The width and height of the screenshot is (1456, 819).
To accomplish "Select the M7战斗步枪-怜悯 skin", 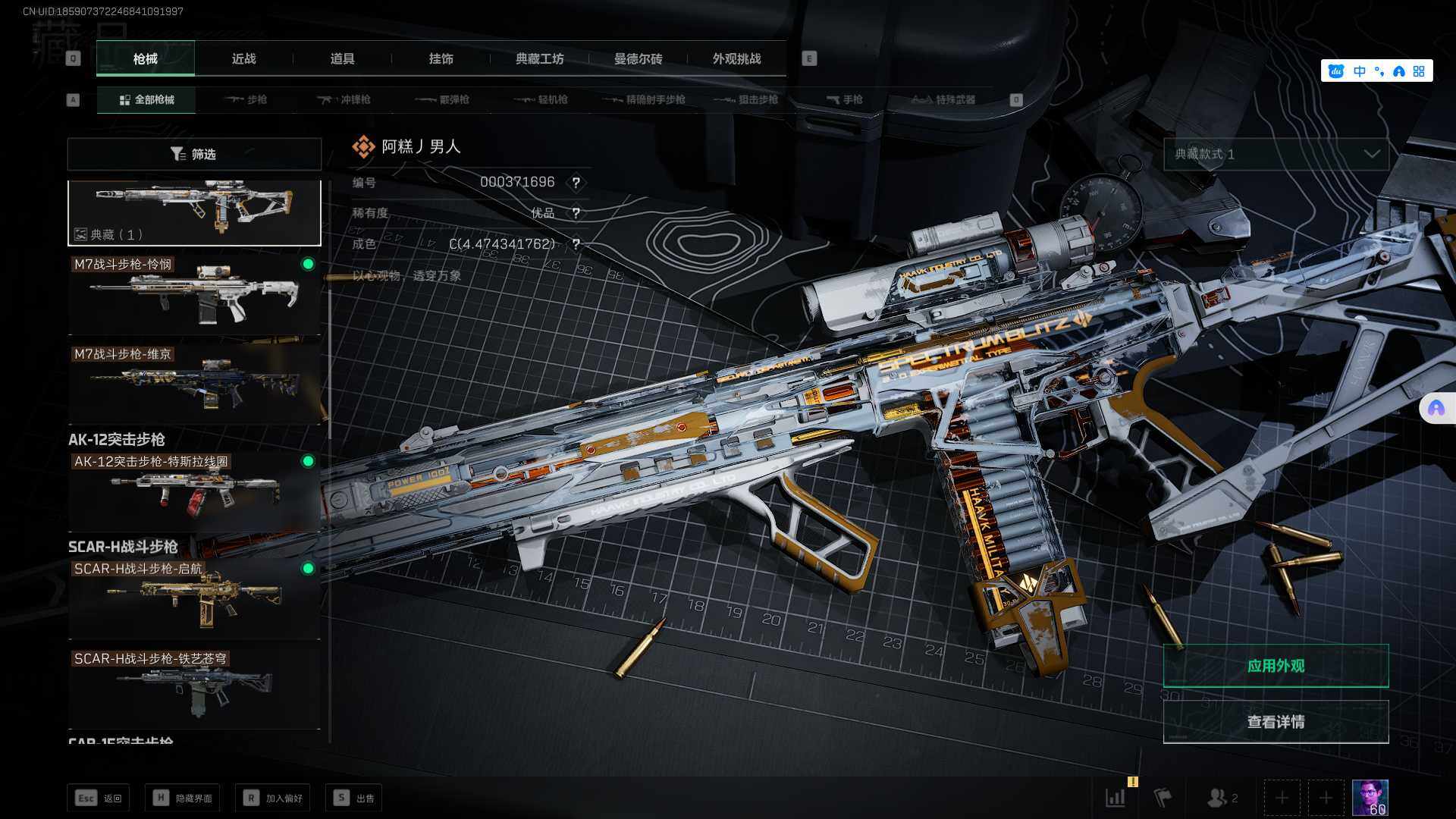I will [194, 294].
